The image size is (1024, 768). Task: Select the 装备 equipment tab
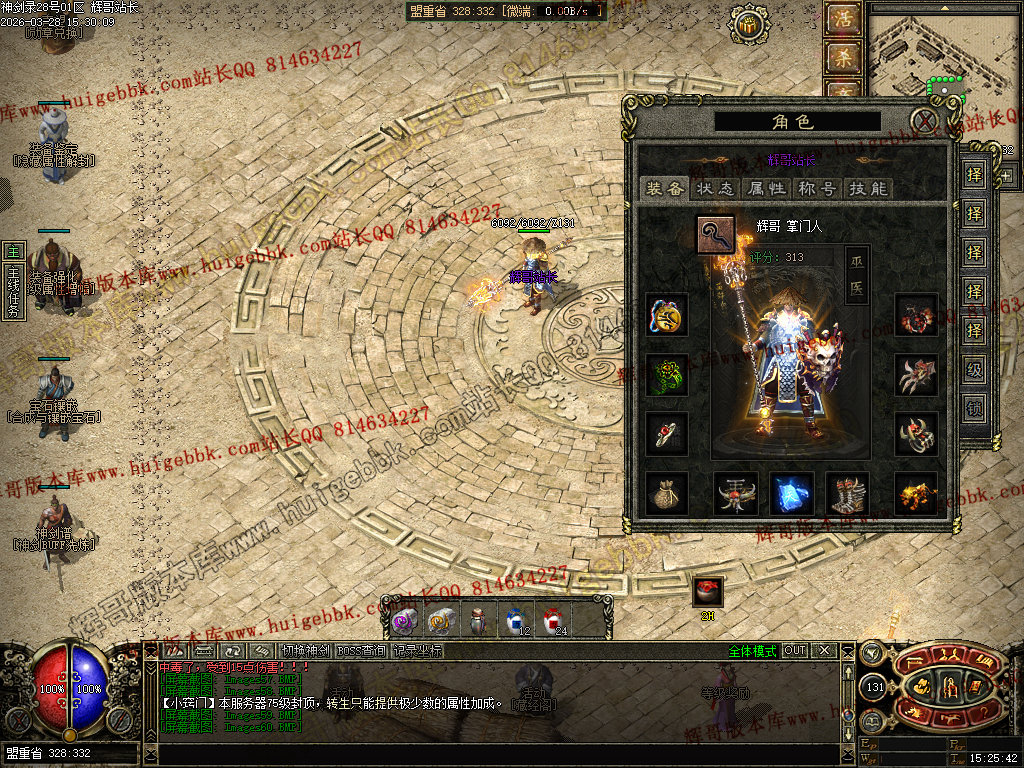(664, 188)
